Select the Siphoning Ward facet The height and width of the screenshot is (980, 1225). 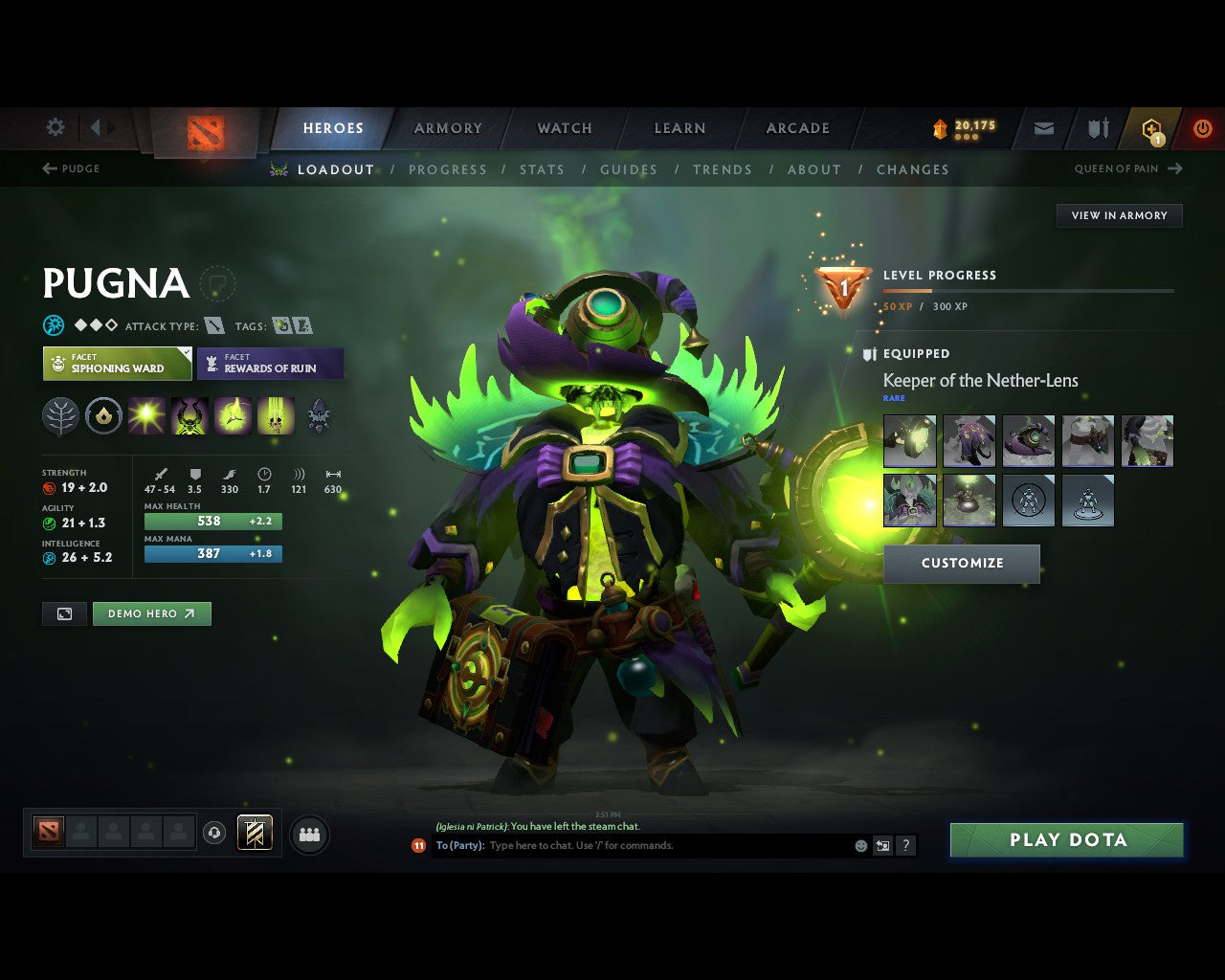(116, 364)
